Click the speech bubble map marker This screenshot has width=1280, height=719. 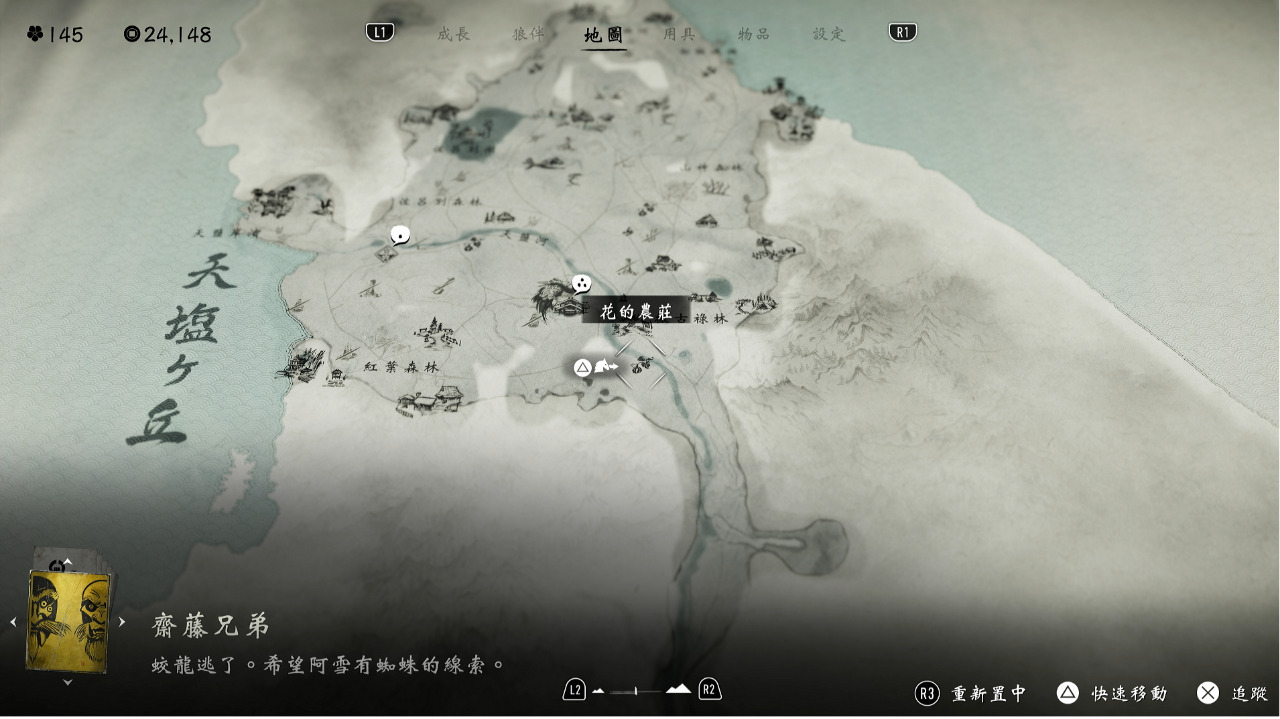(400, 236)
